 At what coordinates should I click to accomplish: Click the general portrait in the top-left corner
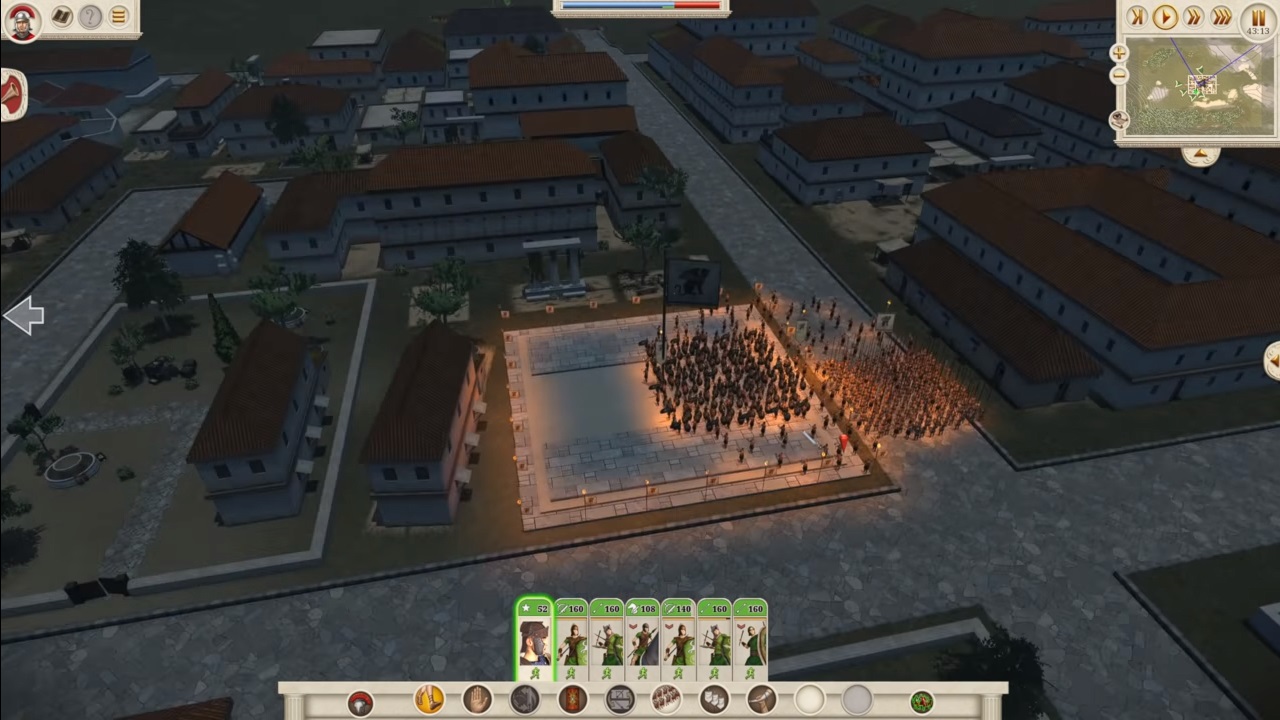(x=20, y=21)
